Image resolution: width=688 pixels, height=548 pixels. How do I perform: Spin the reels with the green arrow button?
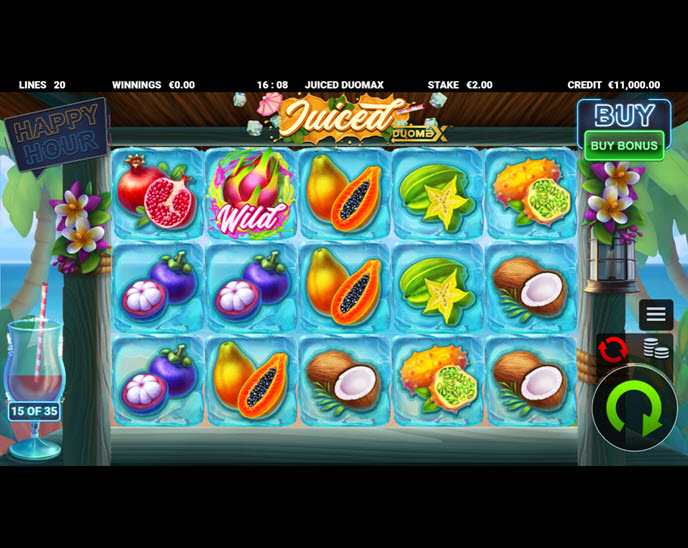click(x=634, y=409)
